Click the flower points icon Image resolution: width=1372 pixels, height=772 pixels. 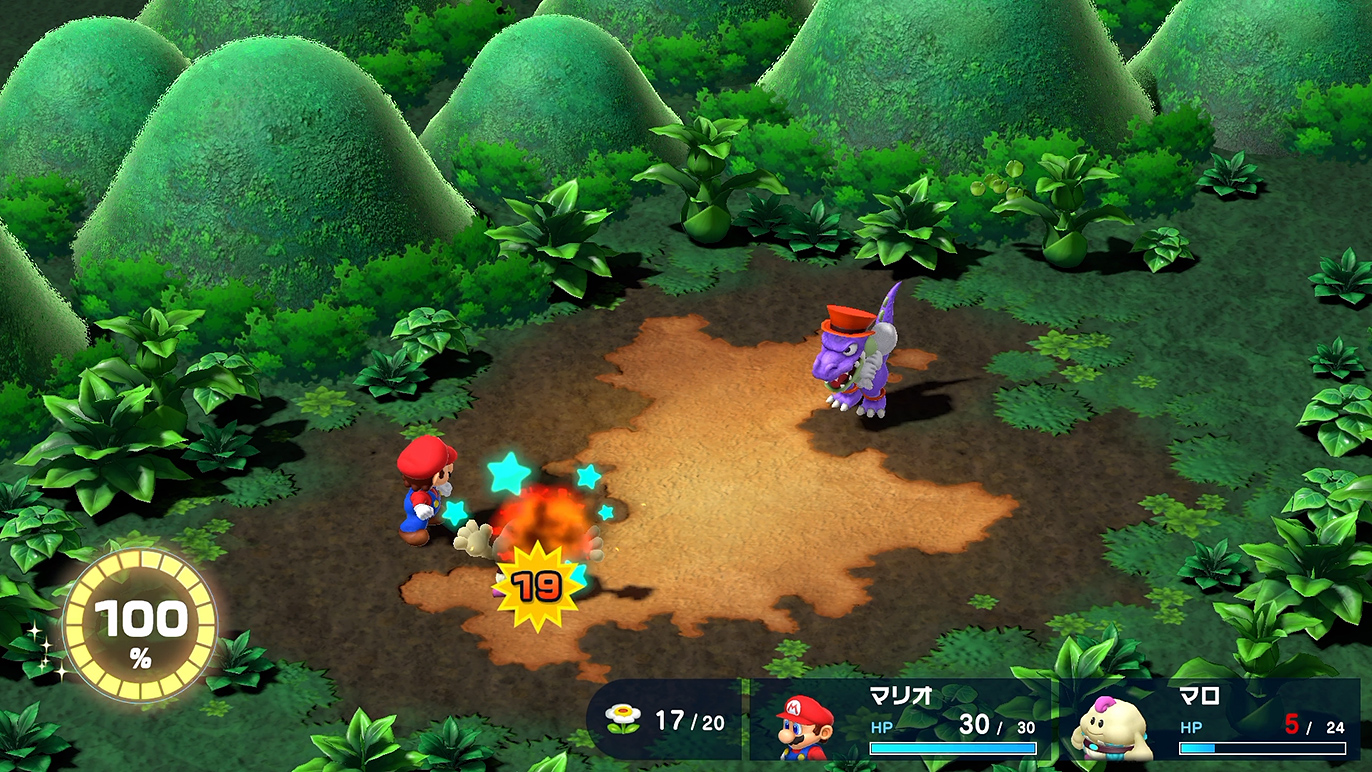pyautogui.click(x=625, y=719)
